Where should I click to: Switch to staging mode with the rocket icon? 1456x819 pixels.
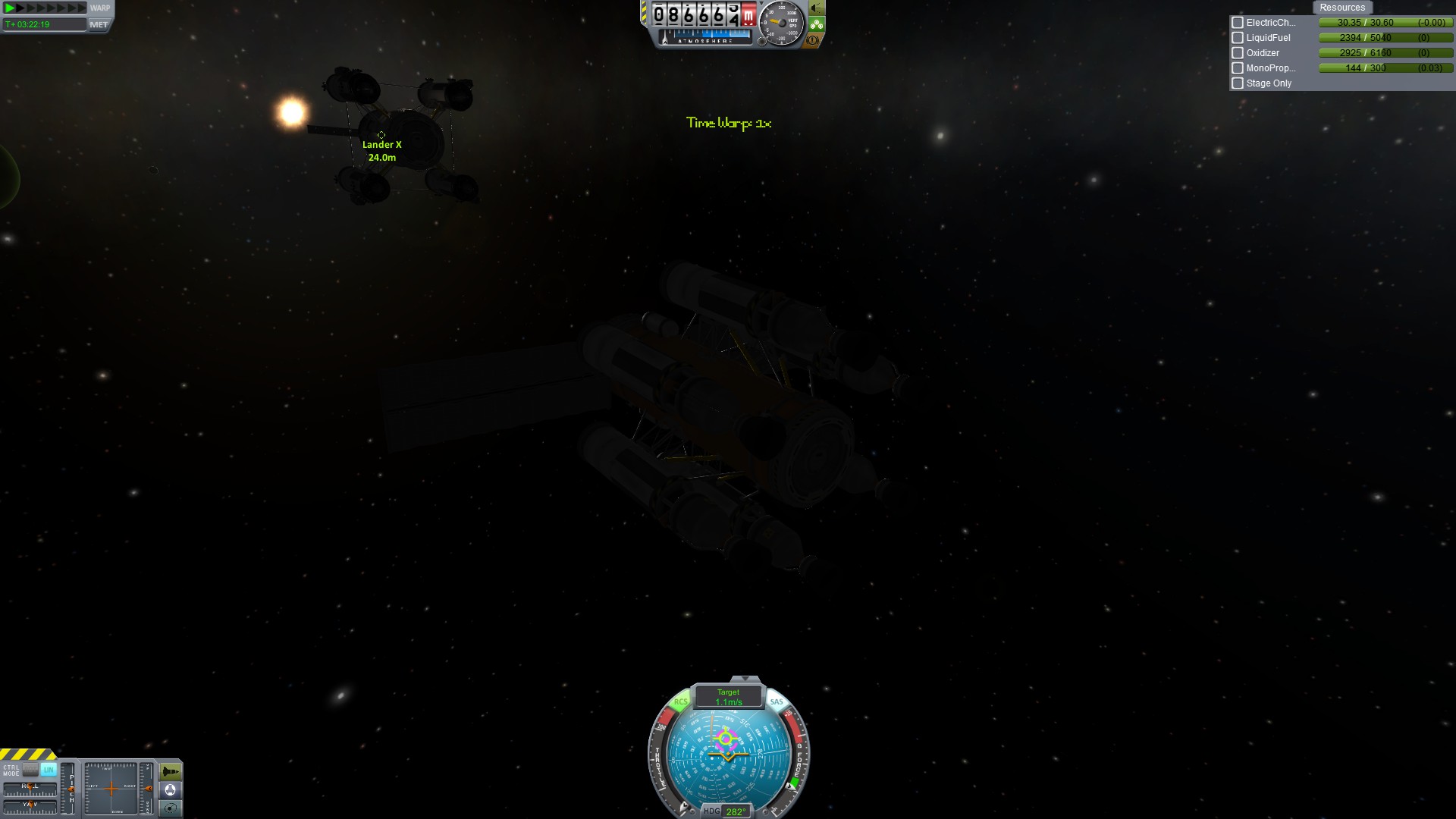171,772
